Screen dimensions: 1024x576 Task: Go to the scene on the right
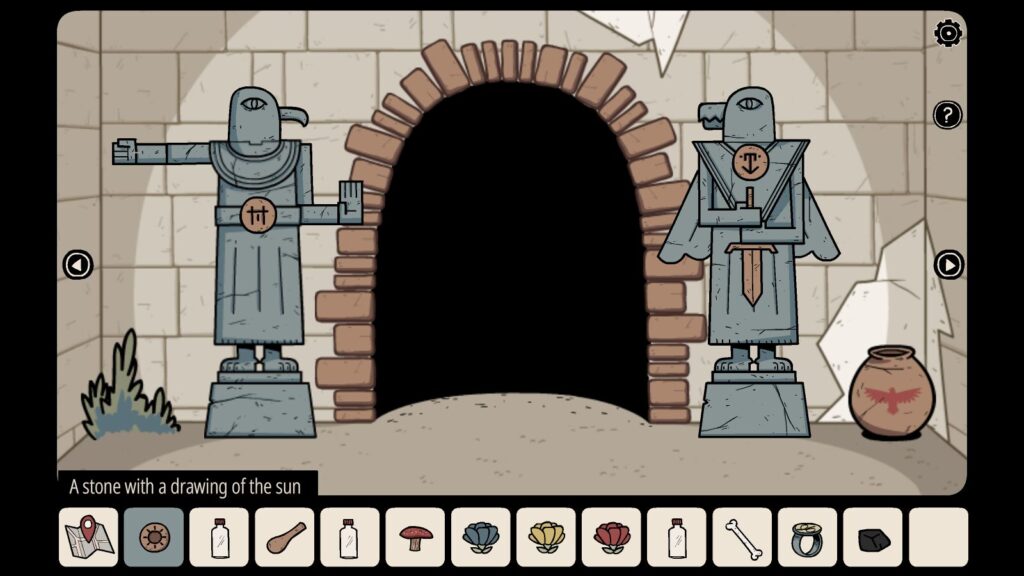click(948, 265)
